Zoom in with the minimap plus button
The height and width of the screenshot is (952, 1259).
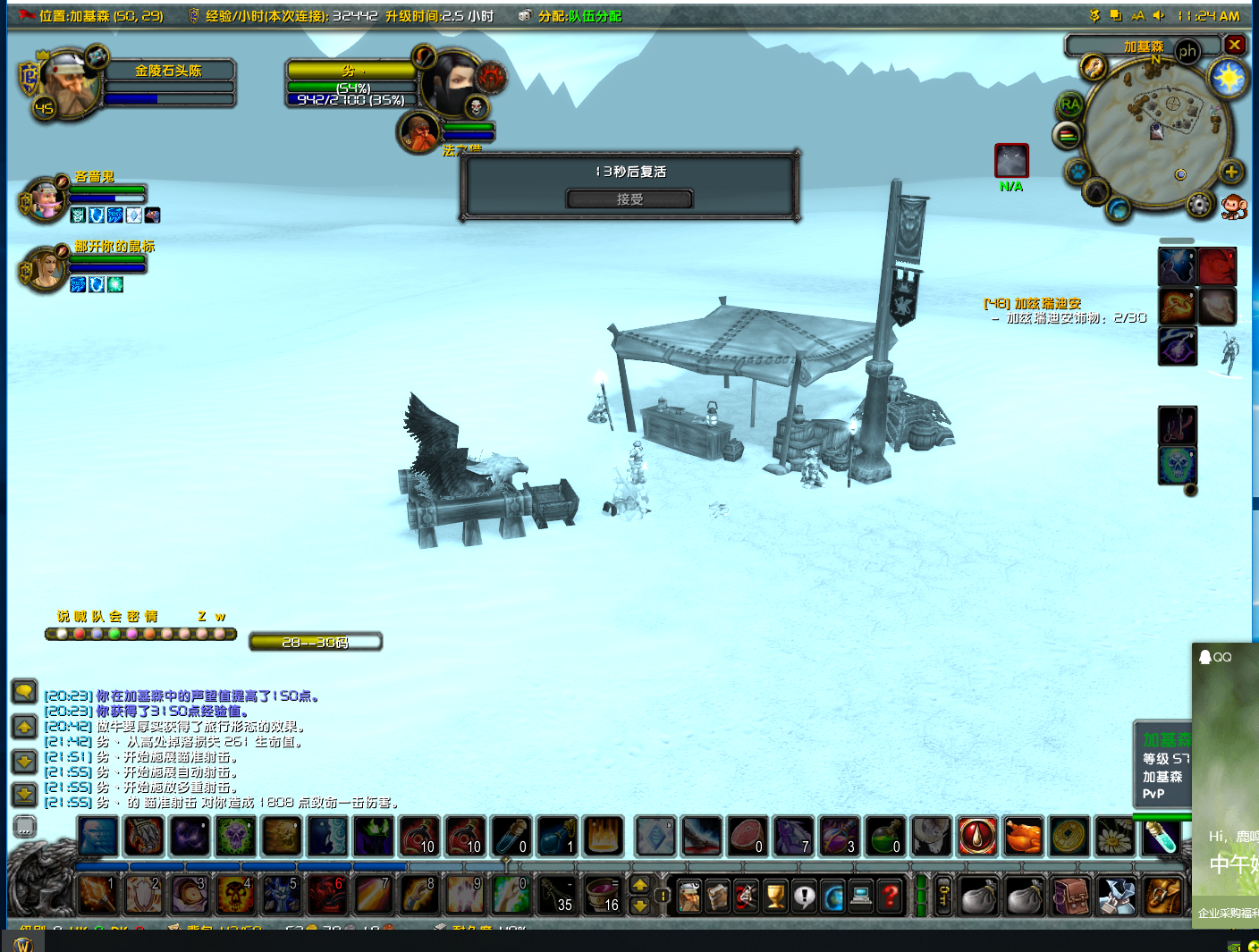click(x=1230, y=173)
